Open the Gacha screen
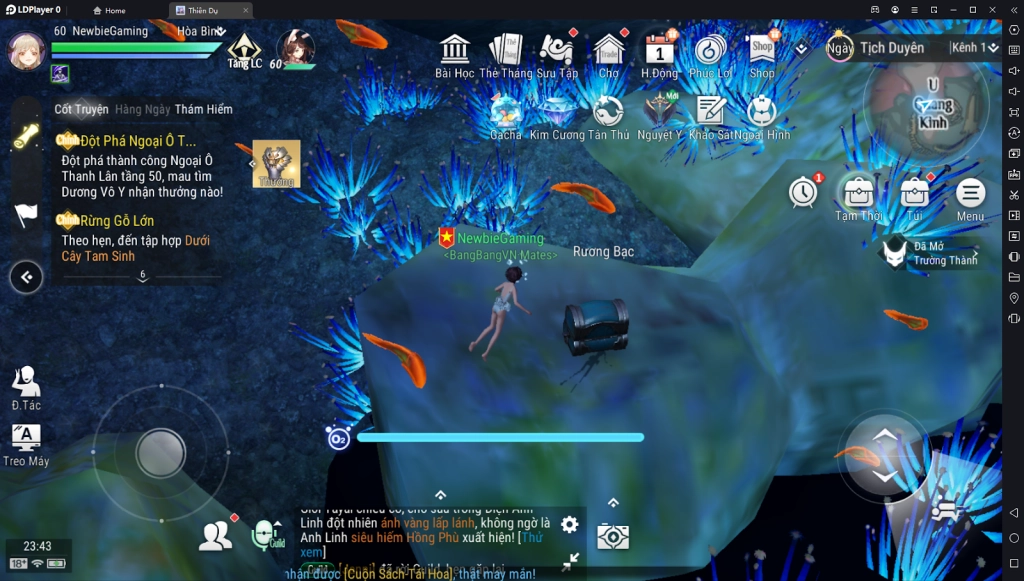This screenshot has height=581, width=1024. click(506, 114)
